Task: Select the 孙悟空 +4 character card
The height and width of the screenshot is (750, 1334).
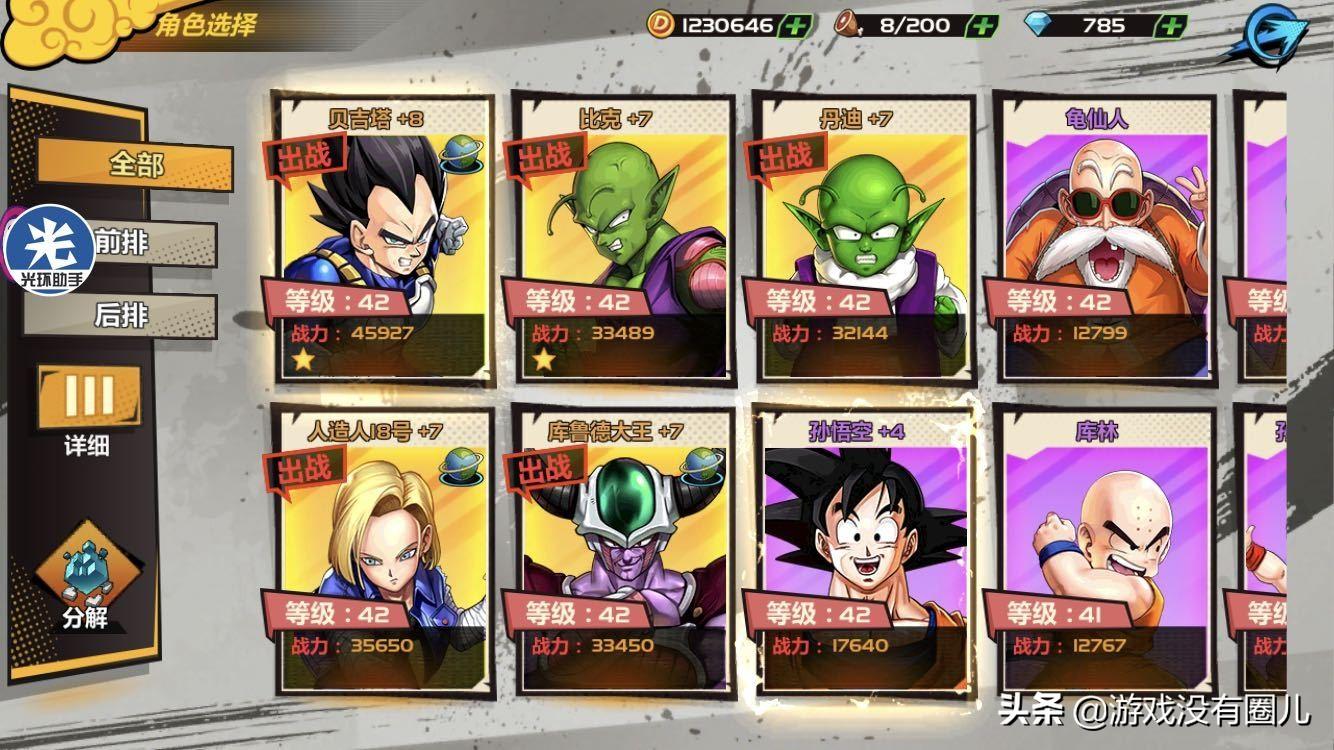Action: coord(863,552)
